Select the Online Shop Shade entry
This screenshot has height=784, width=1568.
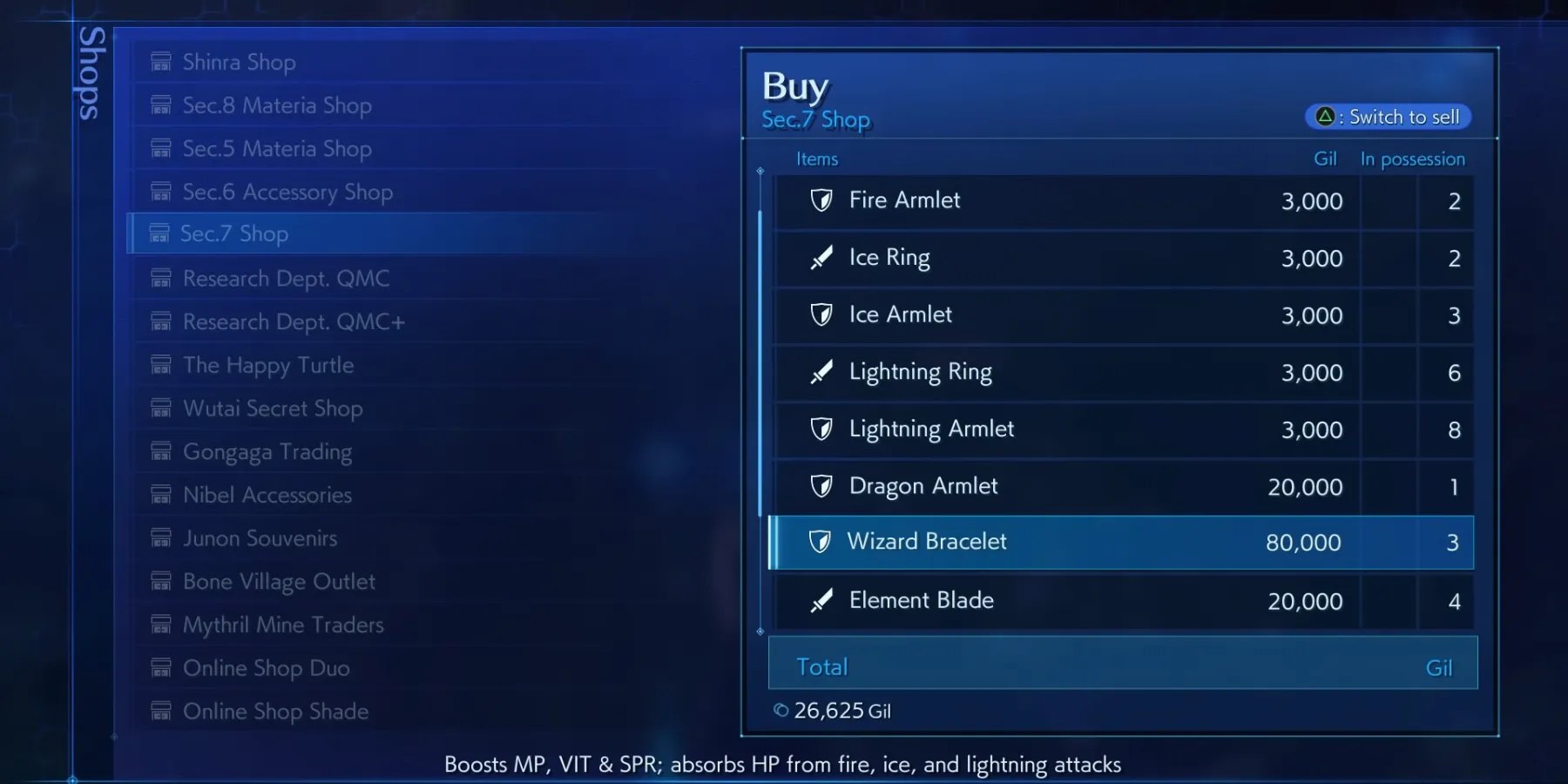pos(275,711)
